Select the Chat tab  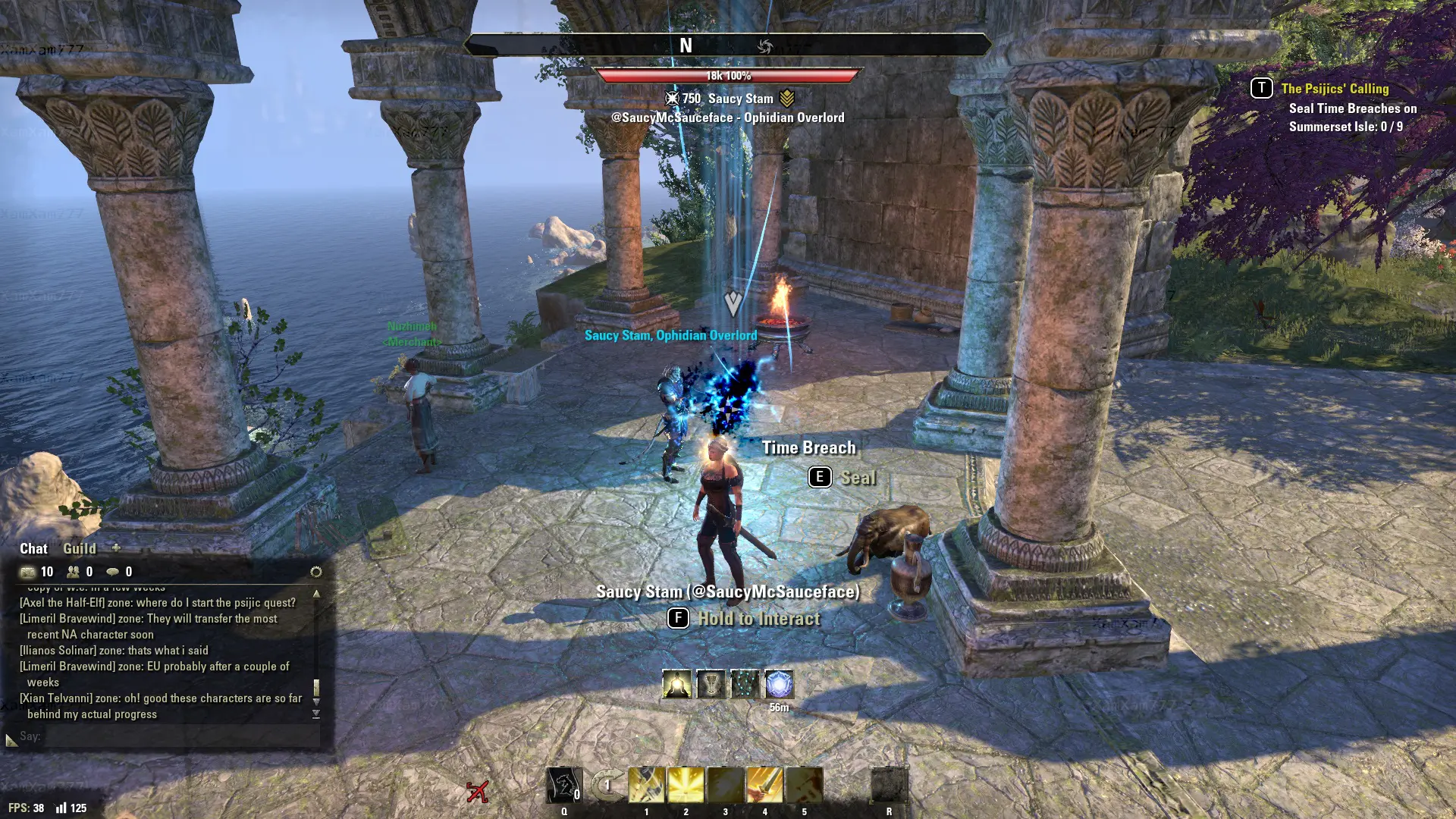(33, 548)
